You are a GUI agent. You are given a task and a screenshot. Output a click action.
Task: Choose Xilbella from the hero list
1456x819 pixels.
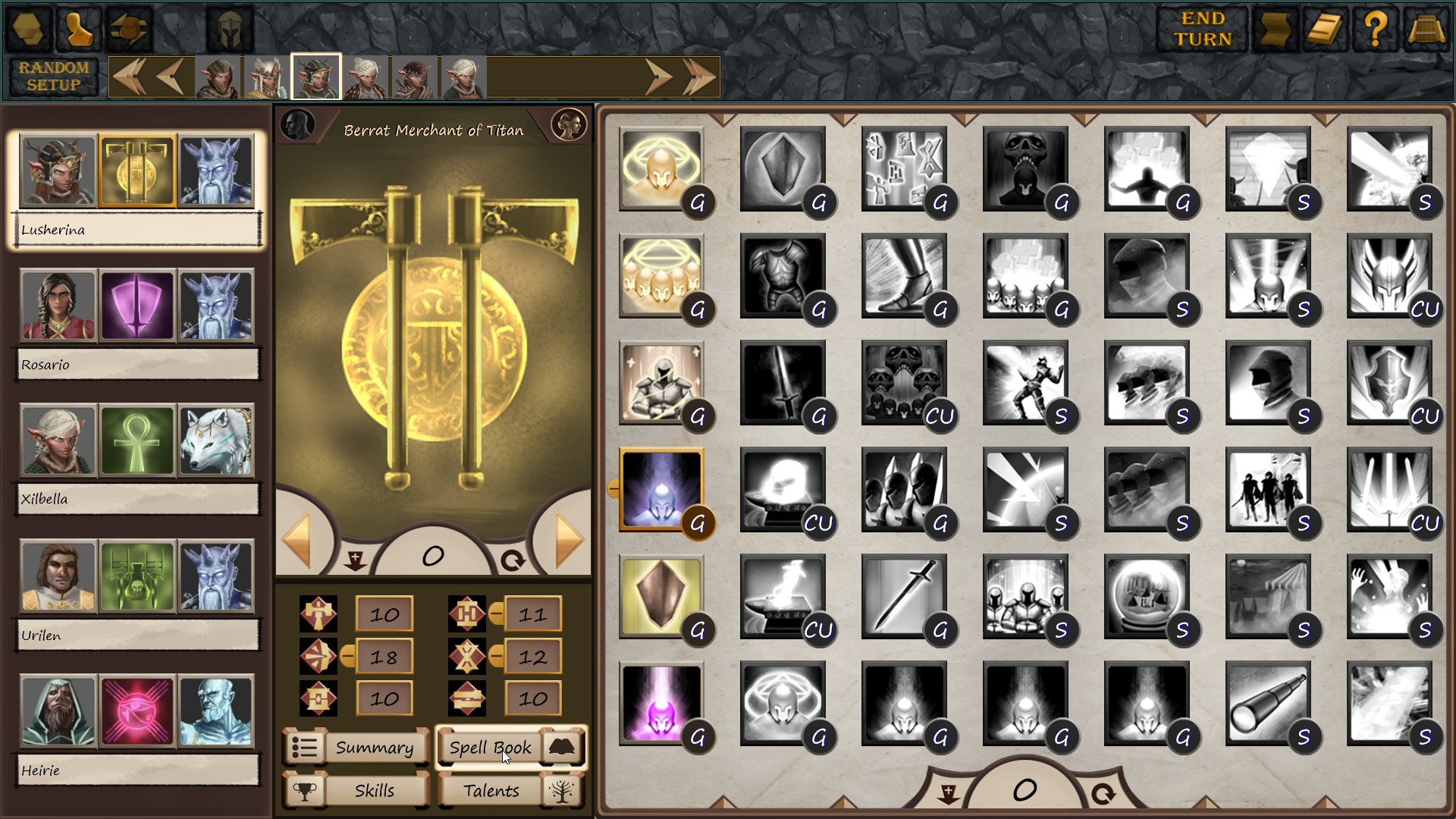pos(137,499)
